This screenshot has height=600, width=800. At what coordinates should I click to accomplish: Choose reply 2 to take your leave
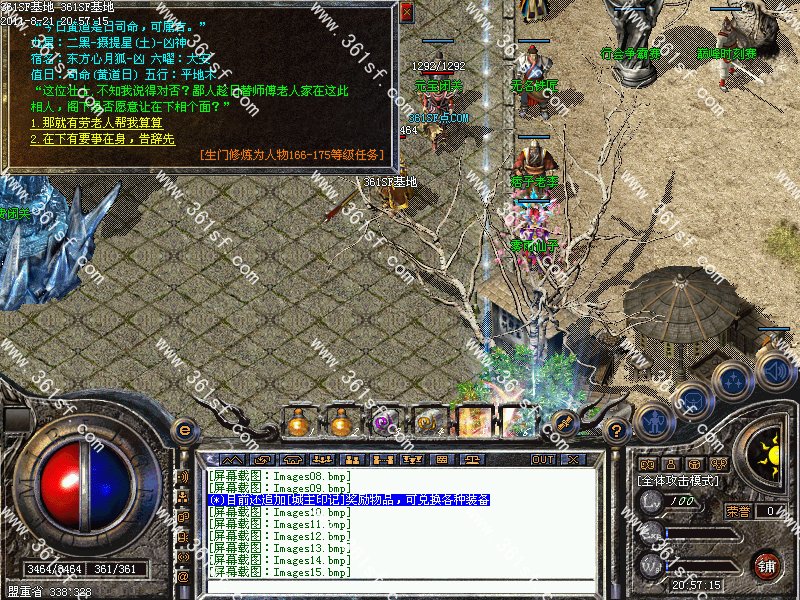tap(103, 140)
